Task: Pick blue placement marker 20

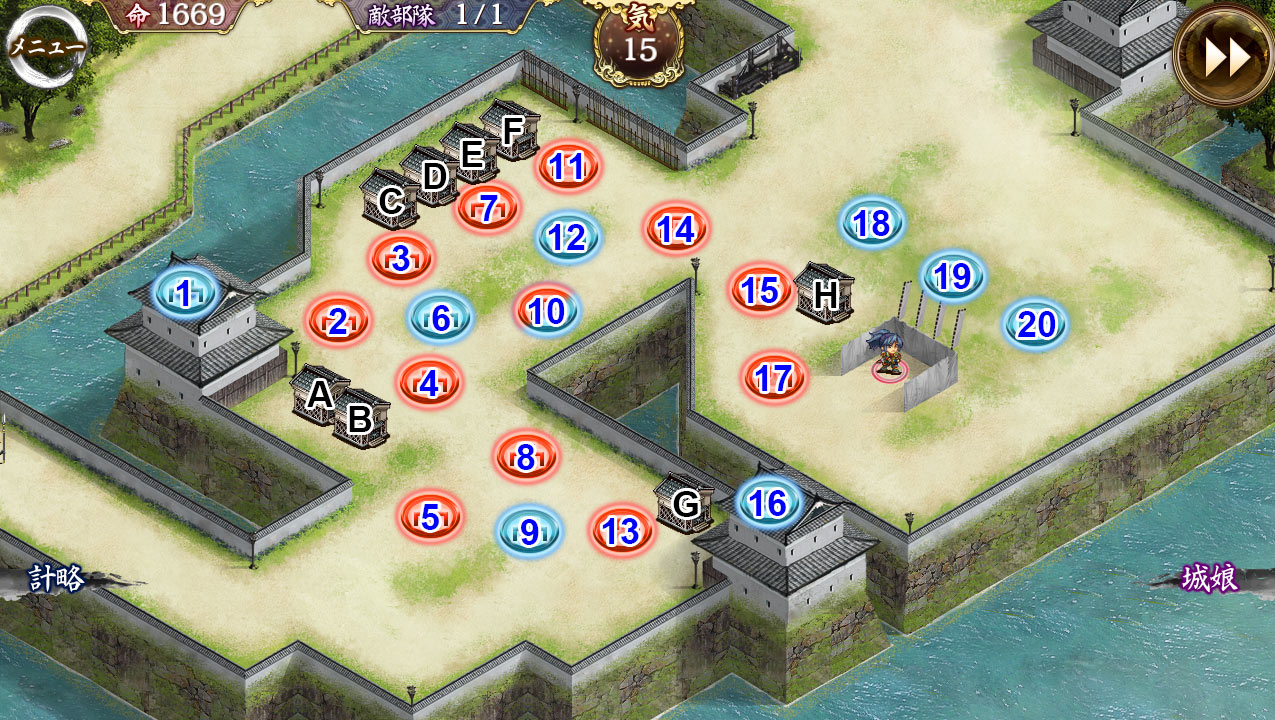Action: [x=1036, y=324]
